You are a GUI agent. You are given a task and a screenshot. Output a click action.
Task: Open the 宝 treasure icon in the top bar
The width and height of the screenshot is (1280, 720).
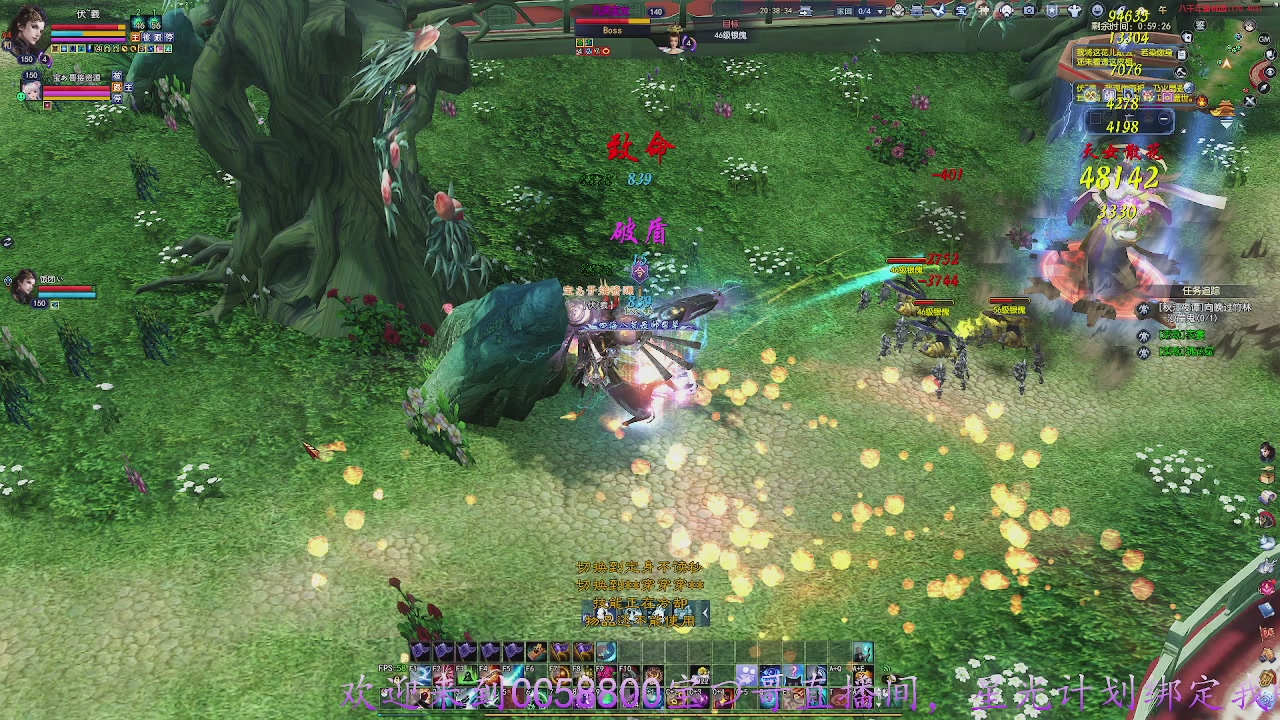click(961, 11)
